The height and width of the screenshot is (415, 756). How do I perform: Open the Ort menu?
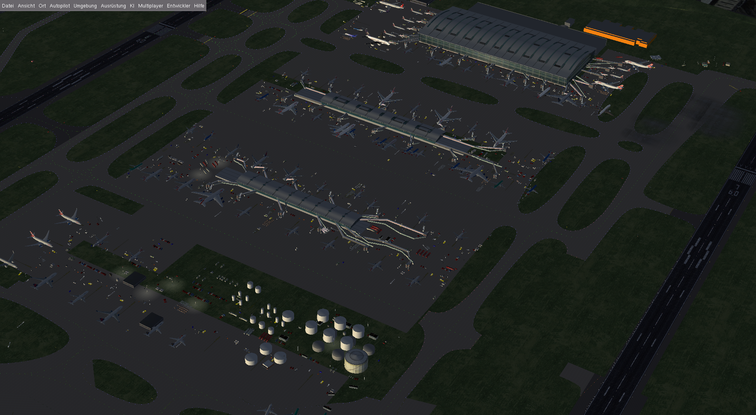click(42, 5)
